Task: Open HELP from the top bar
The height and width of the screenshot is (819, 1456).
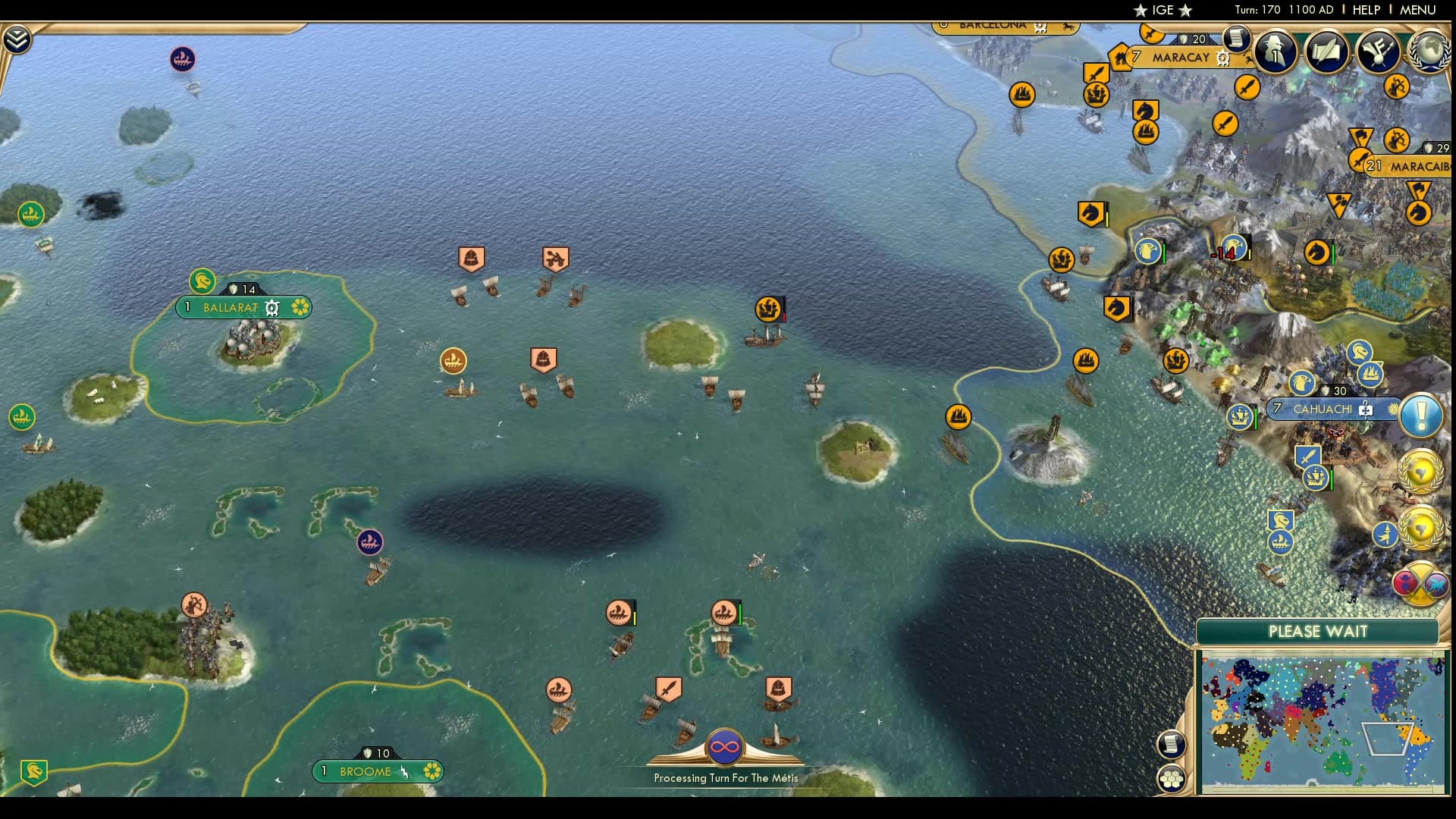Action: pos(1365,10)
